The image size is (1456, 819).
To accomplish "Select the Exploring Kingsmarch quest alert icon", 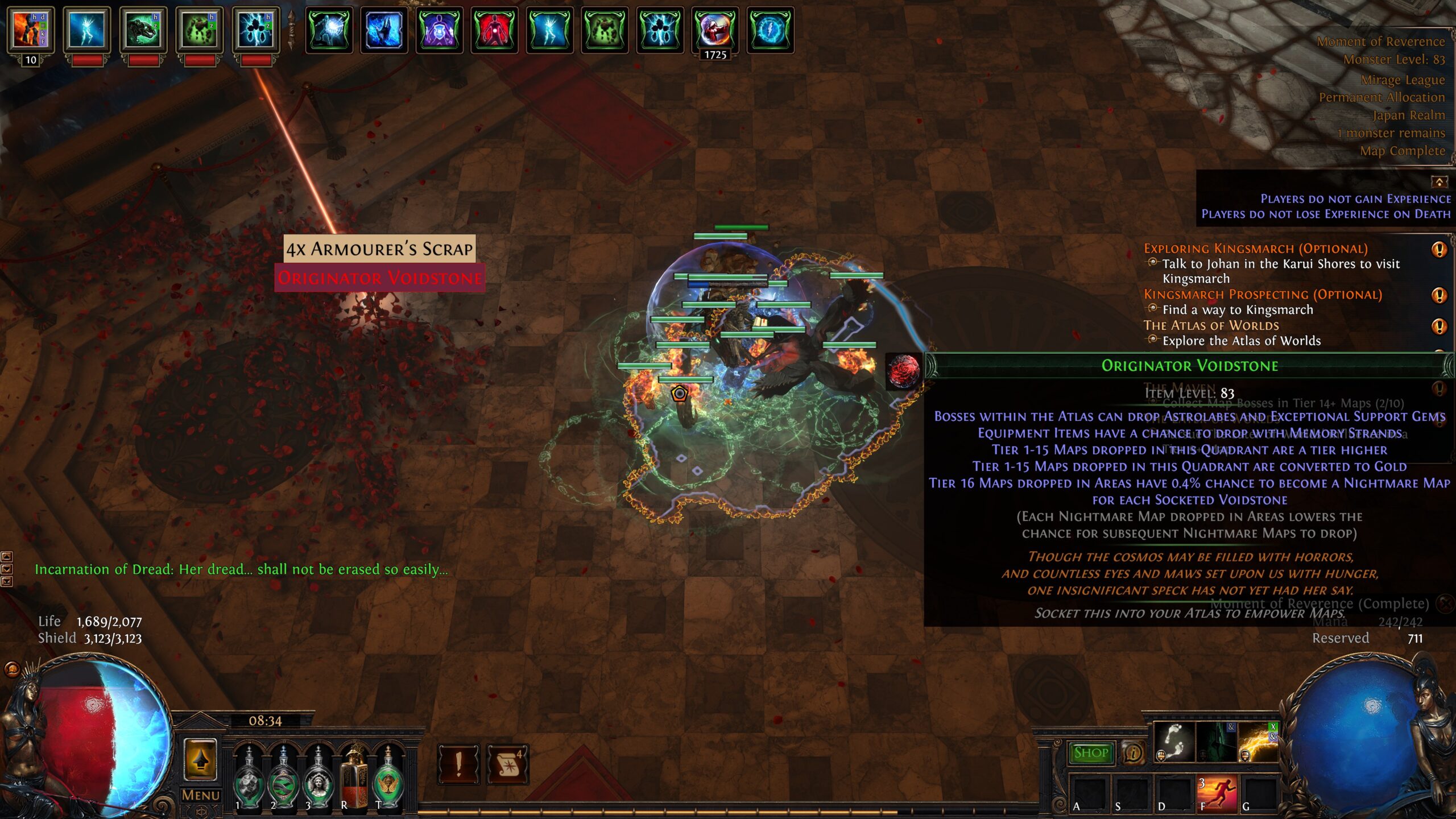I will click(x=1439, y=249).
